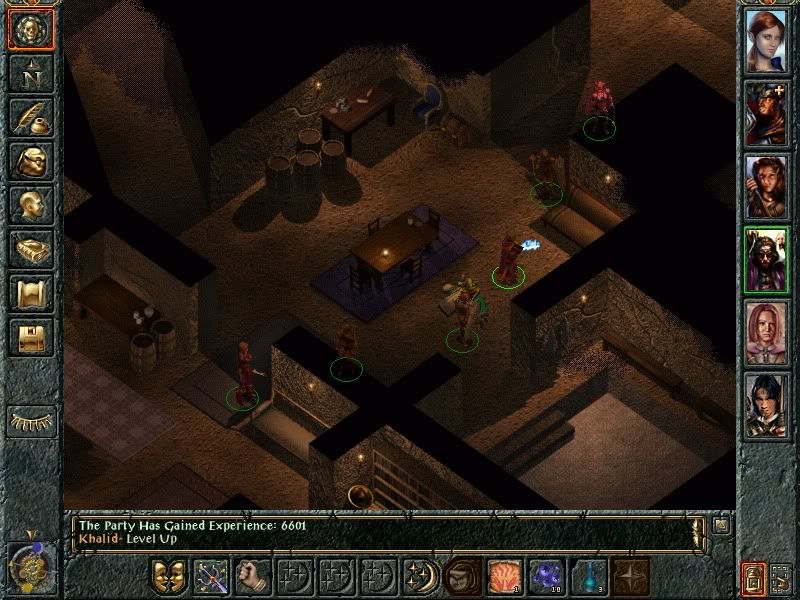Select the red-haired woman portrait
Viewport: 800px width, 600px height.
click(765, 38)
